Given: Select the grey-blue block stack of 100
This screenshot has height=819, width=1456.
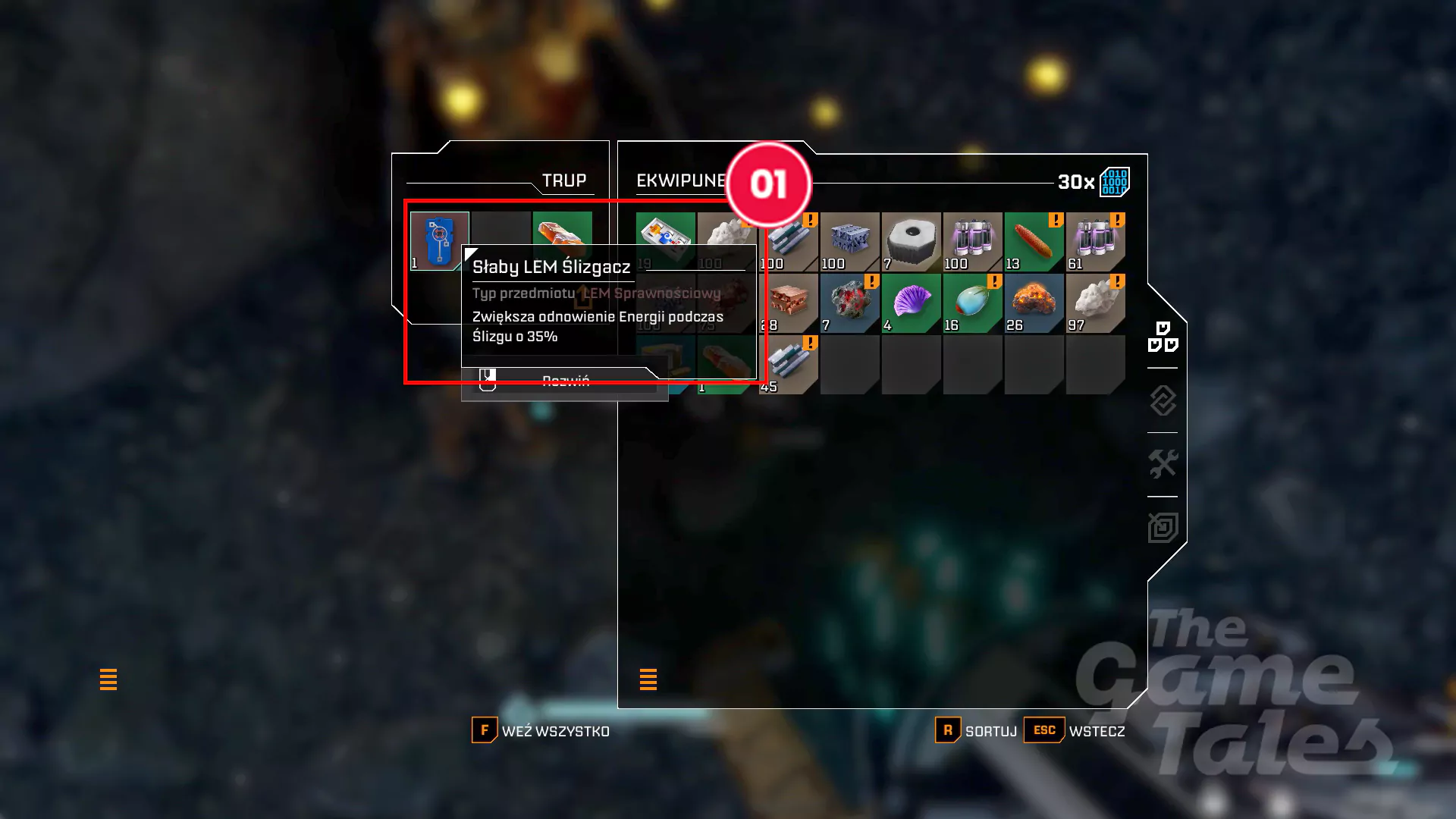Looking at the screenshot, I should (x=849, y=242).
